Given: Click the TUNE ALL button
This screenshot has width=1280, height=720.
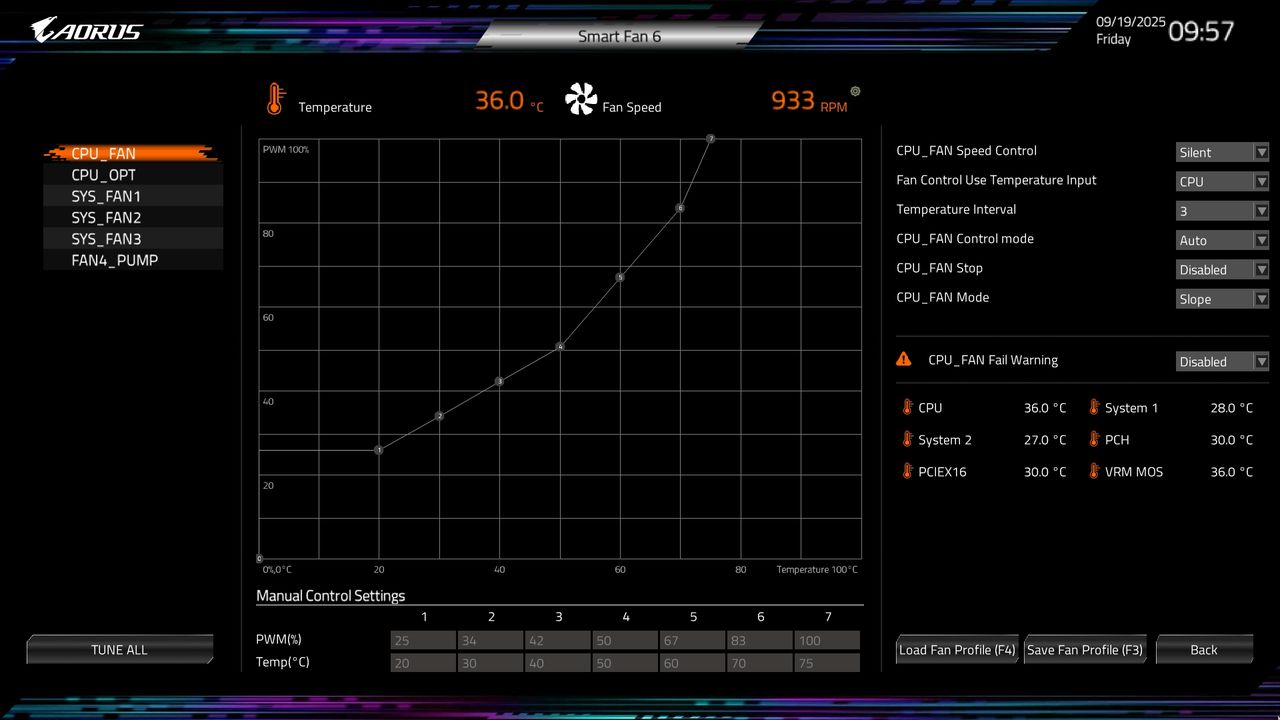Looking at the screenshot, I should click(x=120, y=649).
